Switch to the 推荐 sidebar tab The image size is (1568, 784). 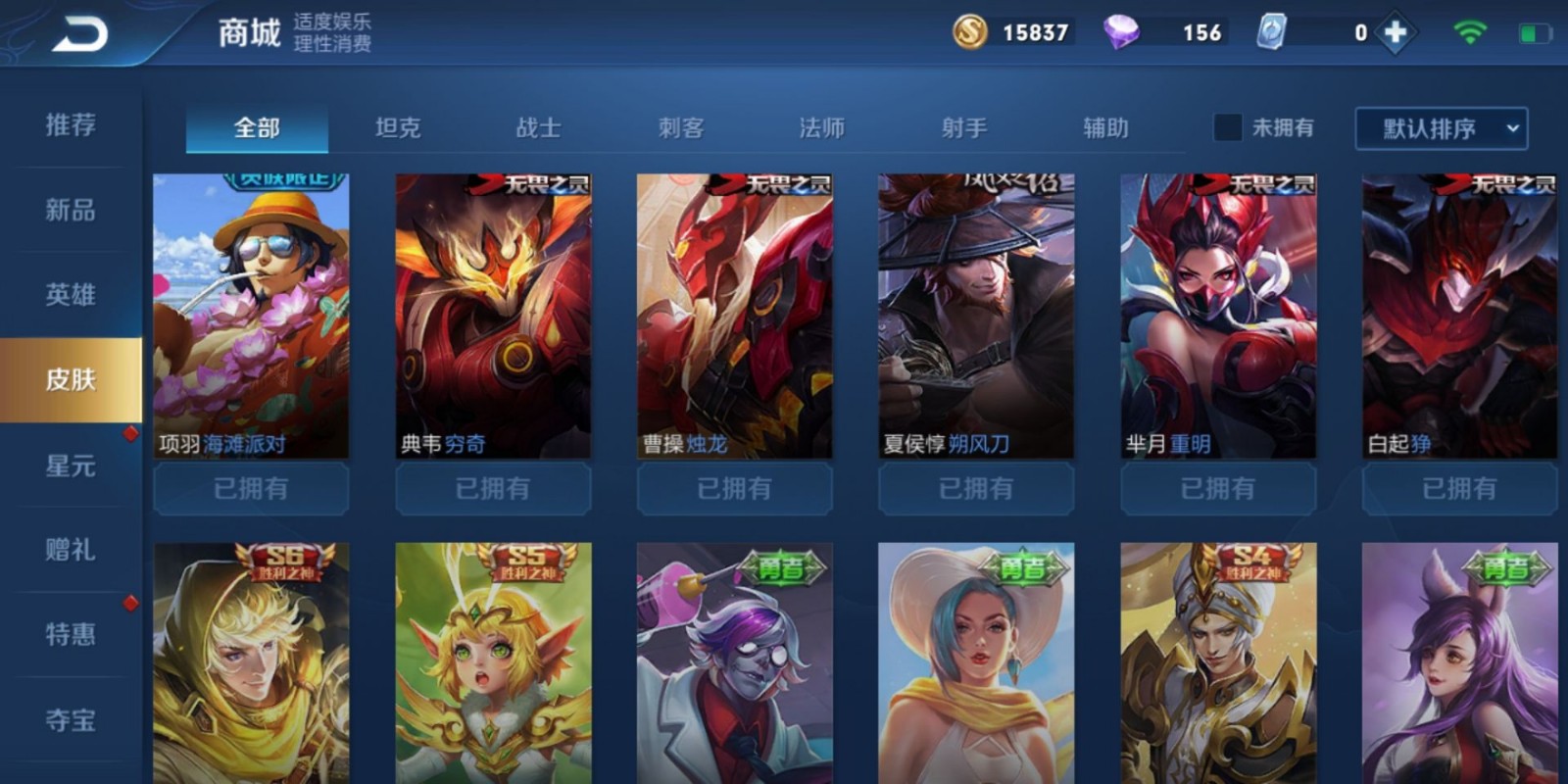[69, 125]
